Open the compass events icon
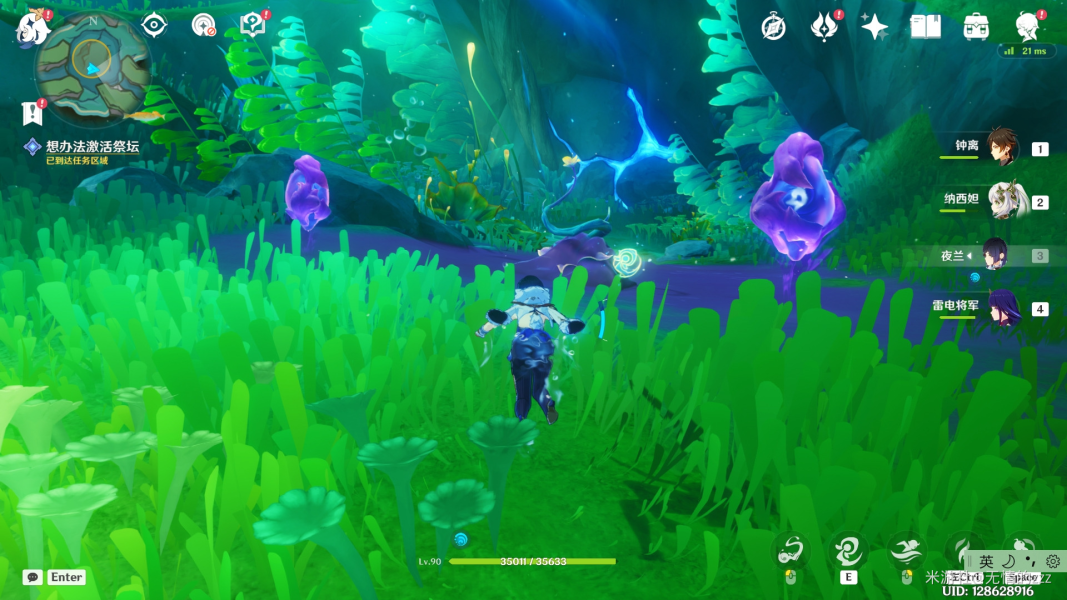 773,27
